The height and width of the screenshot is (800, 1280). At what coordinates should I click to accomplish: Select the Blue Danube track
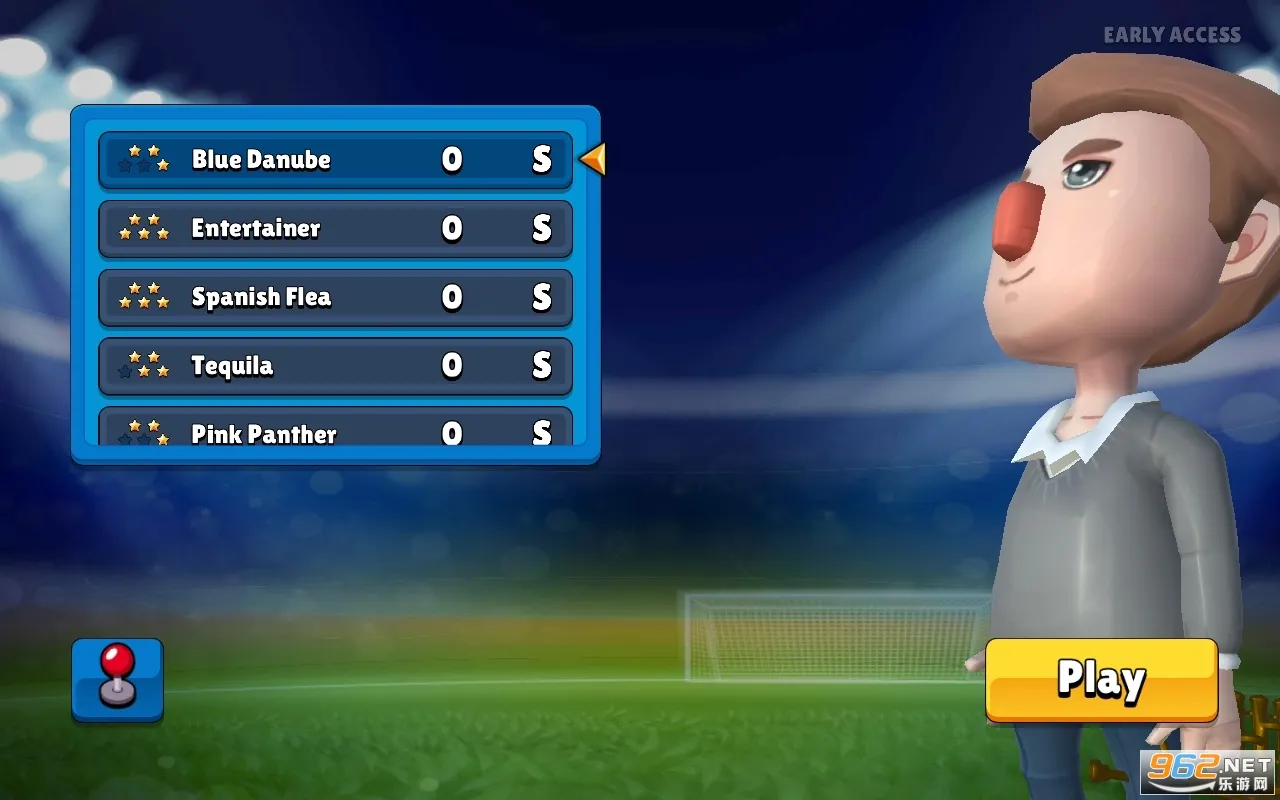point(300,159)
